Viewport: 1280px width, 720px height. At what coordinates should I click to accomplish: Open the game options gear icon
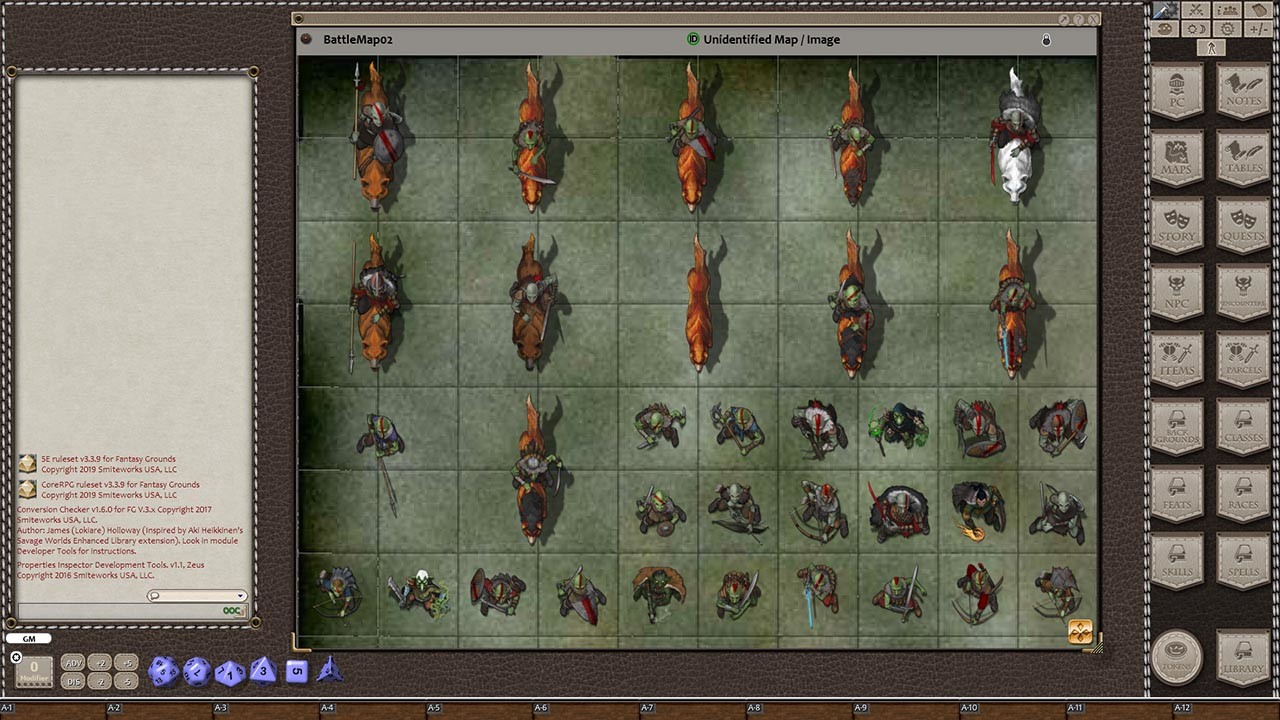(1226, 28)
